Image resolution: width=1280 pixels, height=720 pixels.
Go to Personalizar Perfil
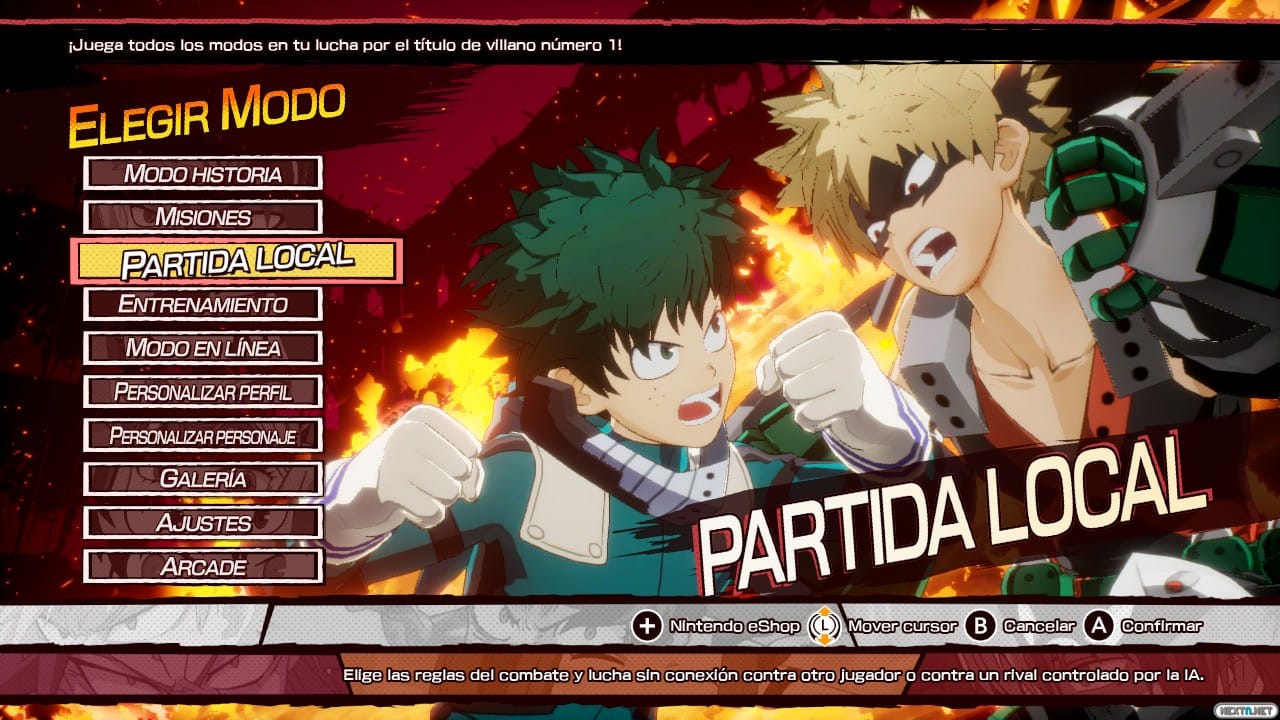pos(203,391)
